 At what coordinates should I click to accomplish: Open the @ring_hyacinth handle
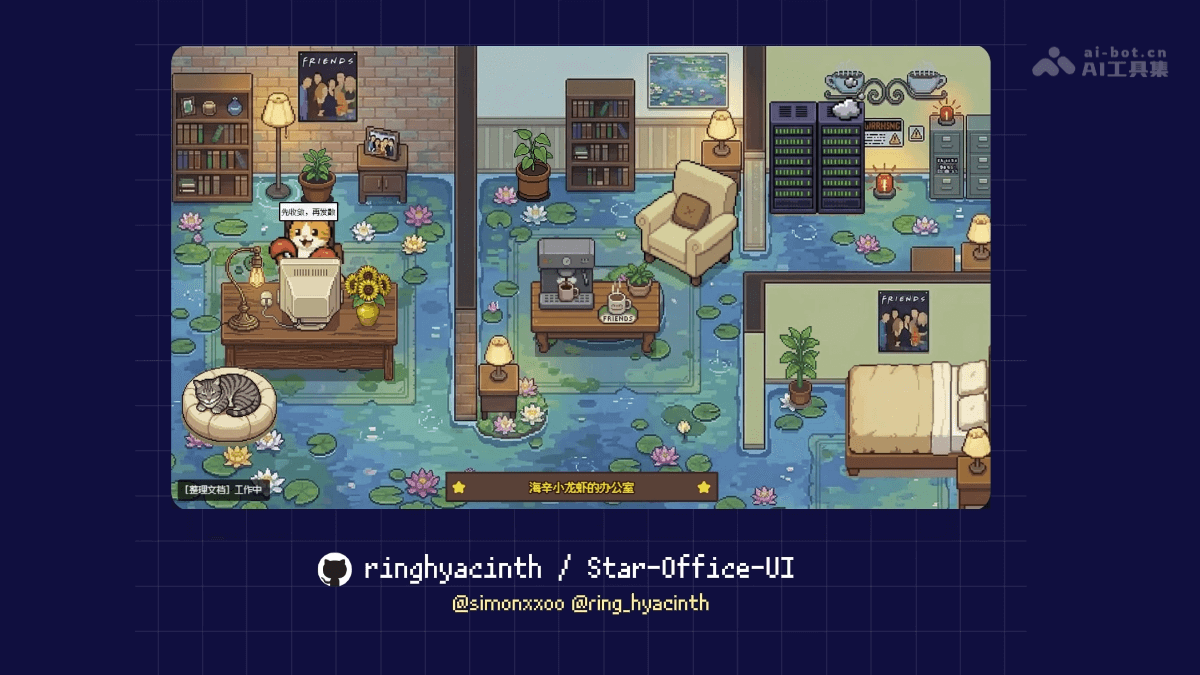point(640,603)
